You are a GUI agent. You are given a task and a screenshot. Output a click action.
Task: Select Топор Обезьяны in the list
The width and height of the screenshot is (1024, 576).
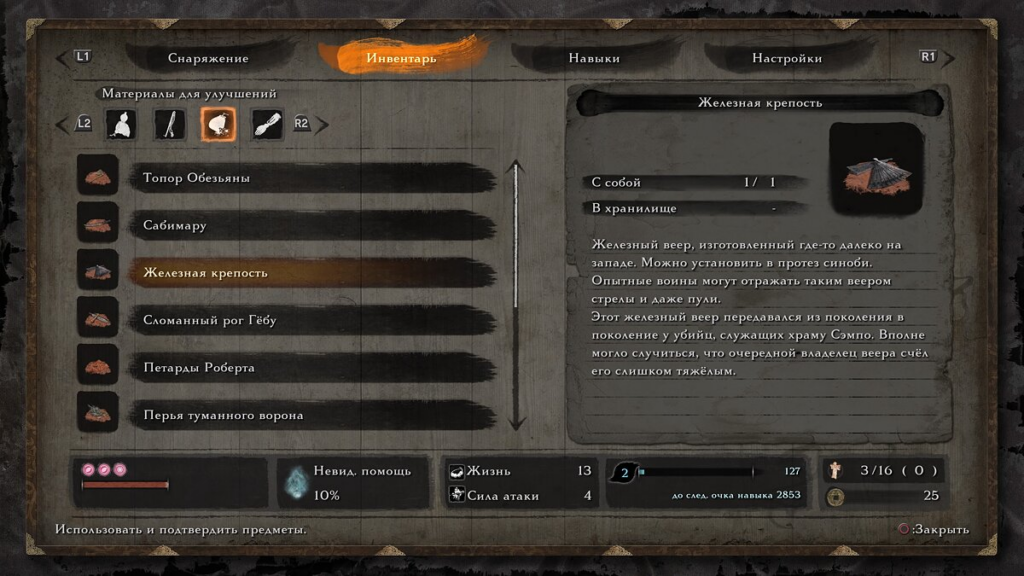pos(310,178)
